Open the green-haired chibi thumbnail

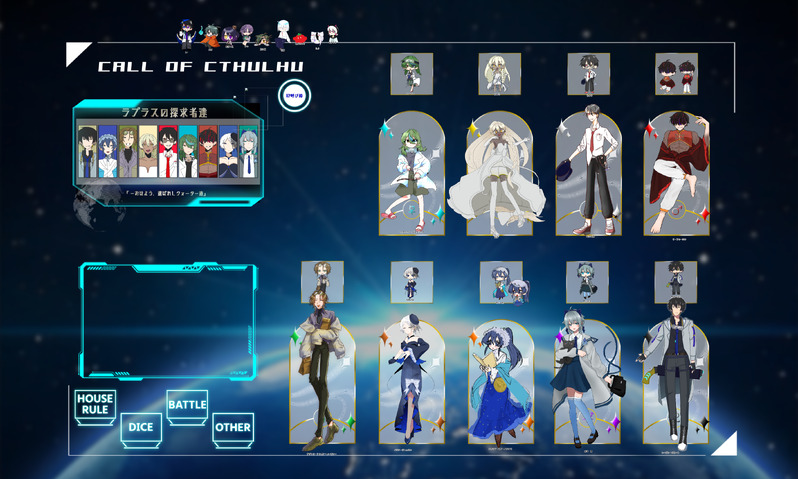click(x=412, y=74)
